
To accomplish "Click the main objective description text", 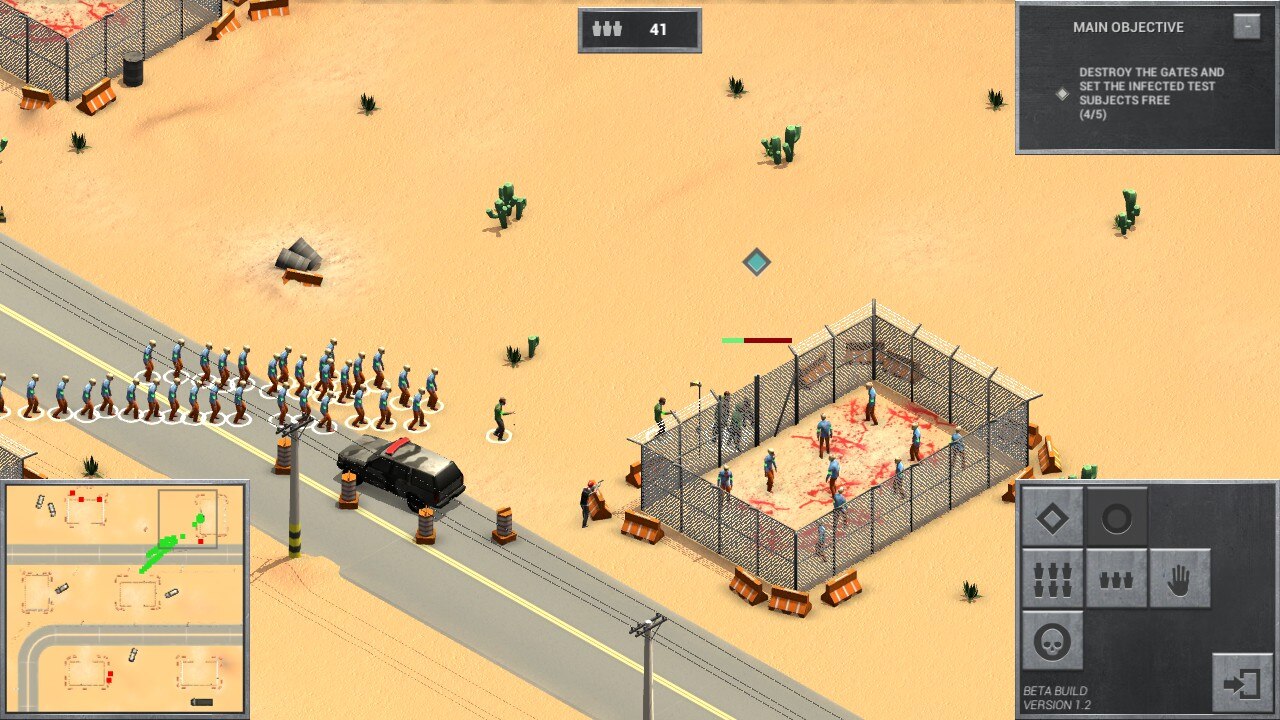I will click(1151, 93).
